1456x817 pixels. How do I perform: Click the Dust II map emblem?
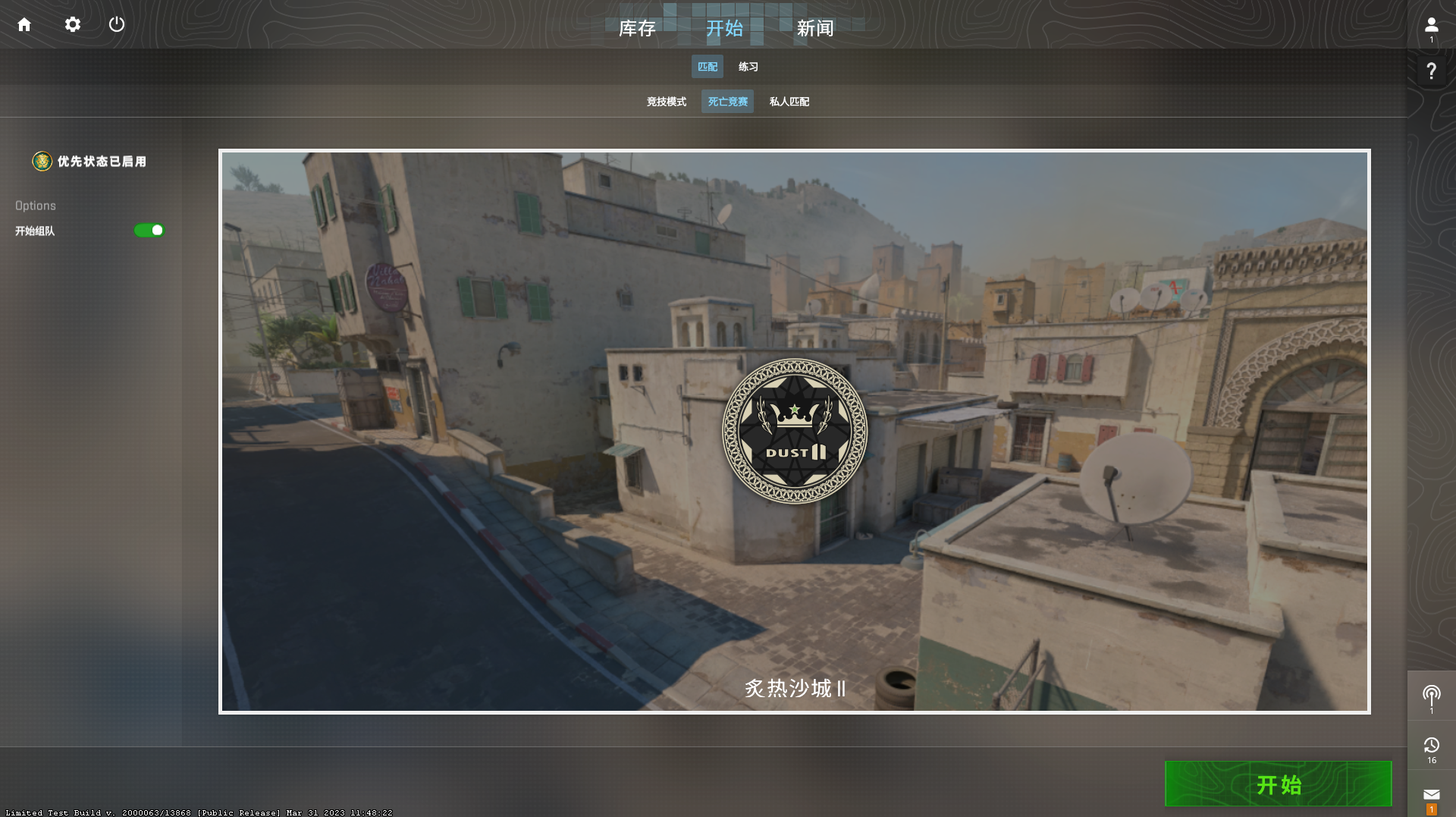coord(795,431)
